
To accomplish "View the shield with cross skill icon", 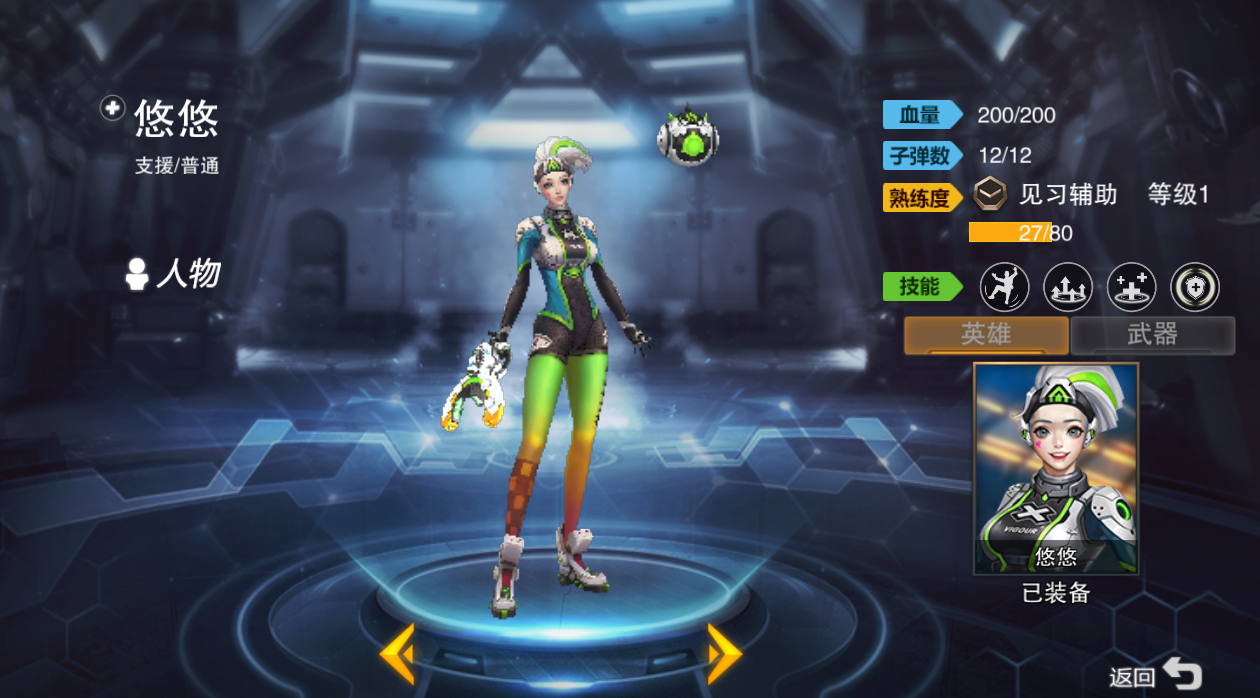I will click(1195, 287).
